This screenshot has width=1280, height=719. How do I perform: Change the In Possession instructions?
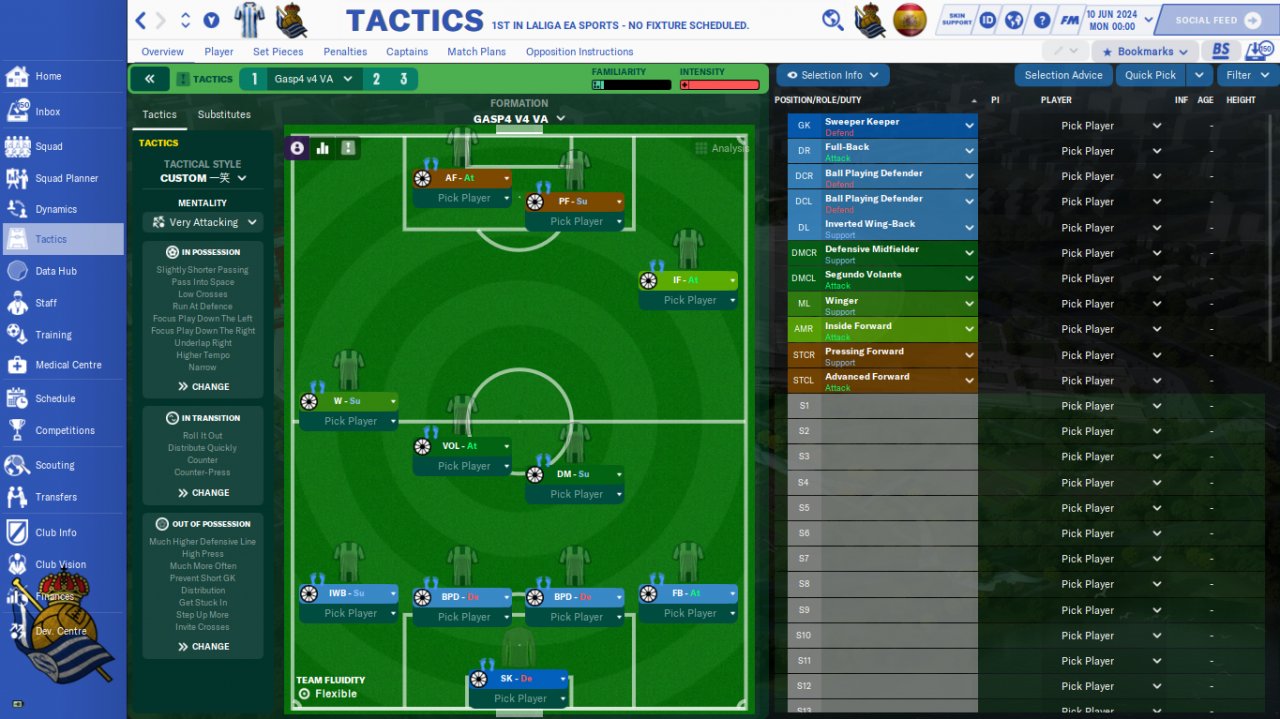click(x=203, y=387)
